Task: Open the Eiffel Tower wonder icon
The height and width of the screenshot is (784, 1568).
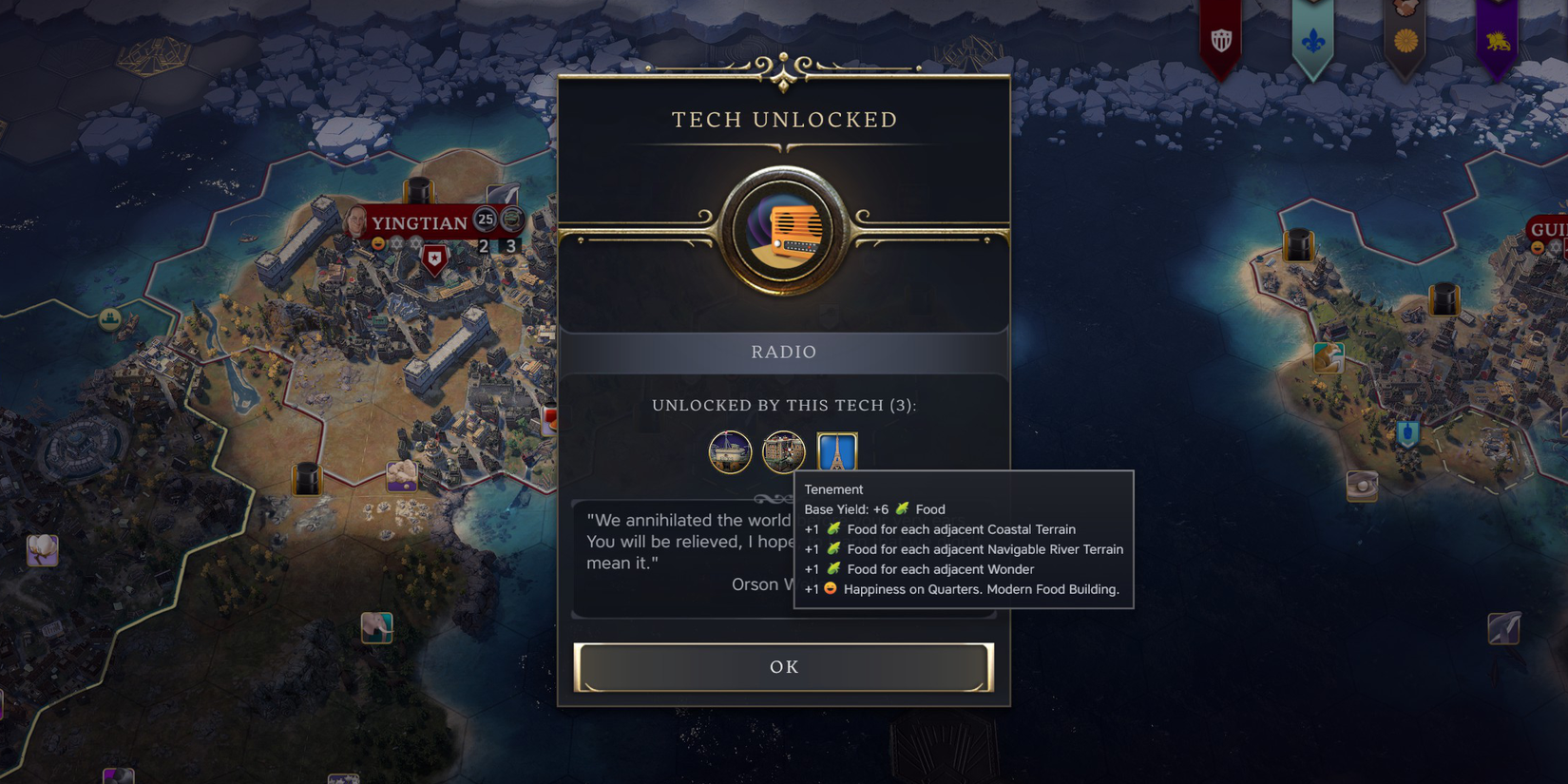Action: pyautogui.click(x=837, y=451)
